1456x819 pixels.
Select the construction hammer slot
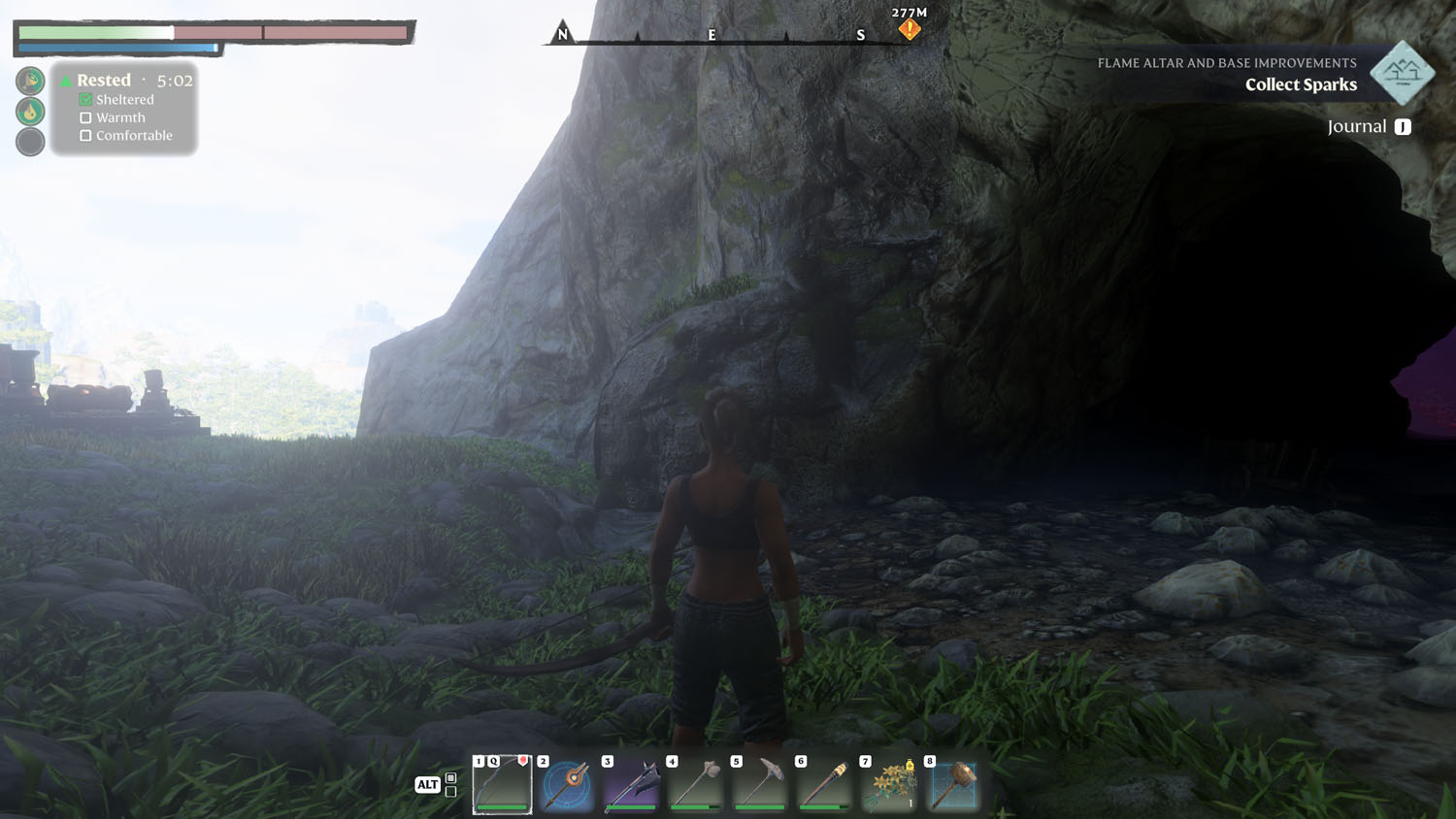pos(953,784)
